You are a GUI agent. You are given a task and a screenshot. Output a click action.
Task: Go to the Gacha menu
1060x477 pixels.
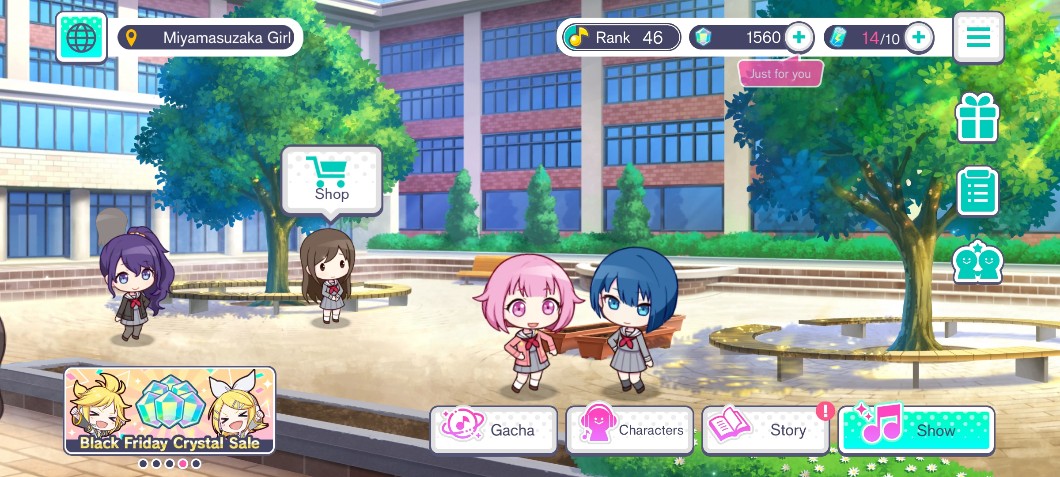point(494,430)
